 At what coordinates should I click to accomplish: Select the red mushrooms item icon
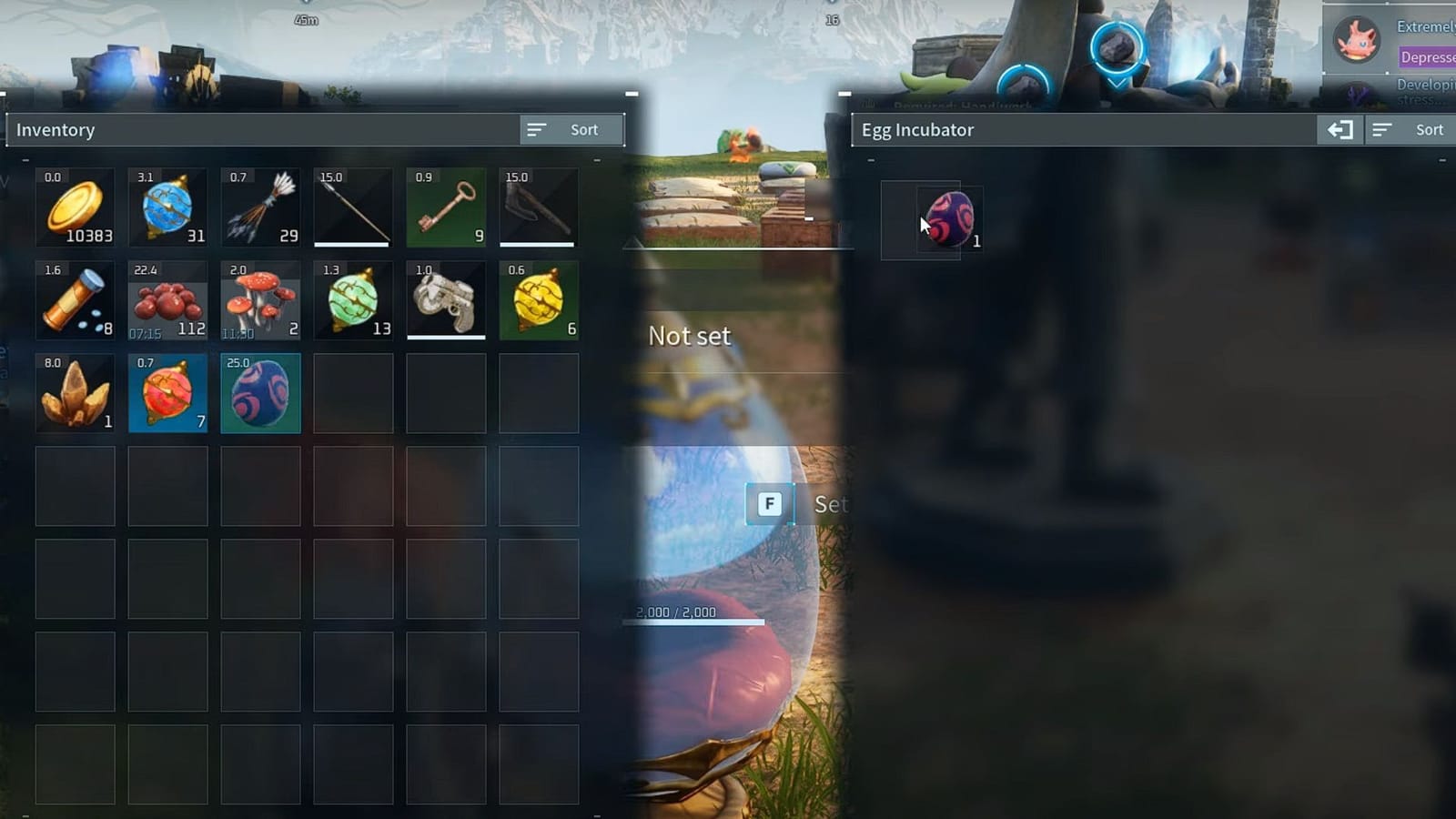pyautogui.click(x=260, y=300)
